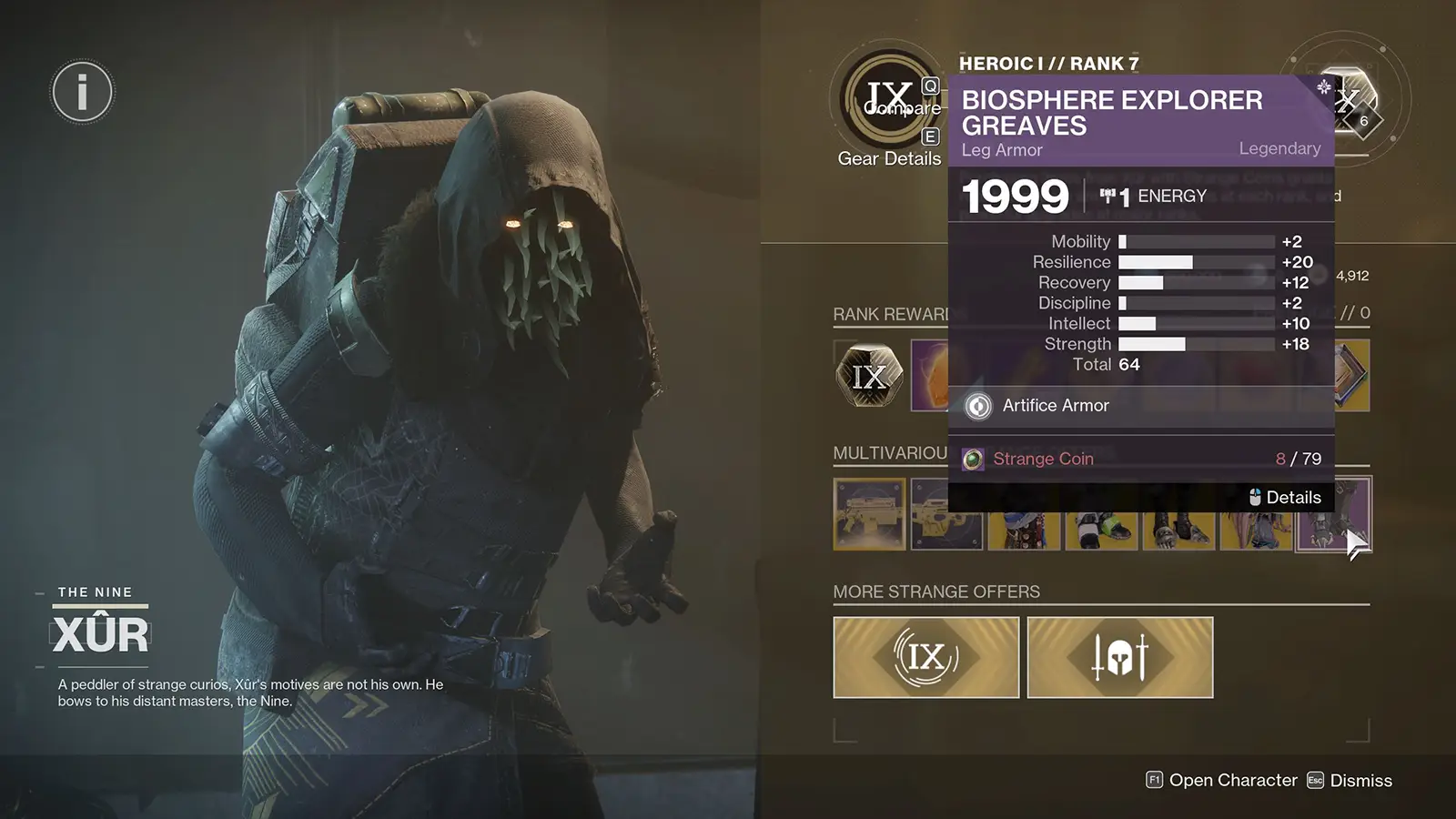
Task: Expand the Heroic I // Rank 7 progress banner
Action: pos(1046,63)
